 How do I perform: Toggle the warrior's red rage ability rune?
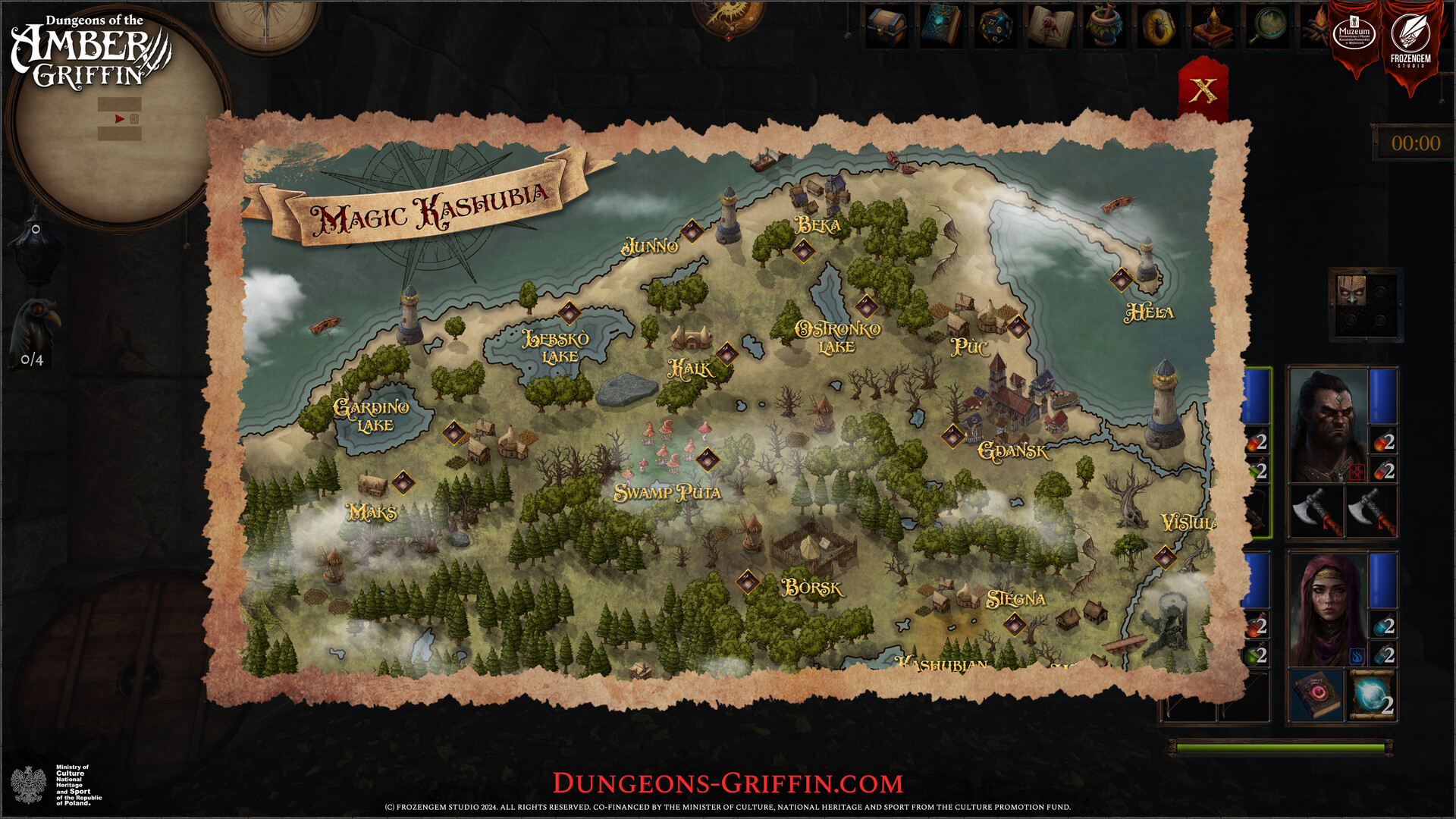tap(1357, 471)
